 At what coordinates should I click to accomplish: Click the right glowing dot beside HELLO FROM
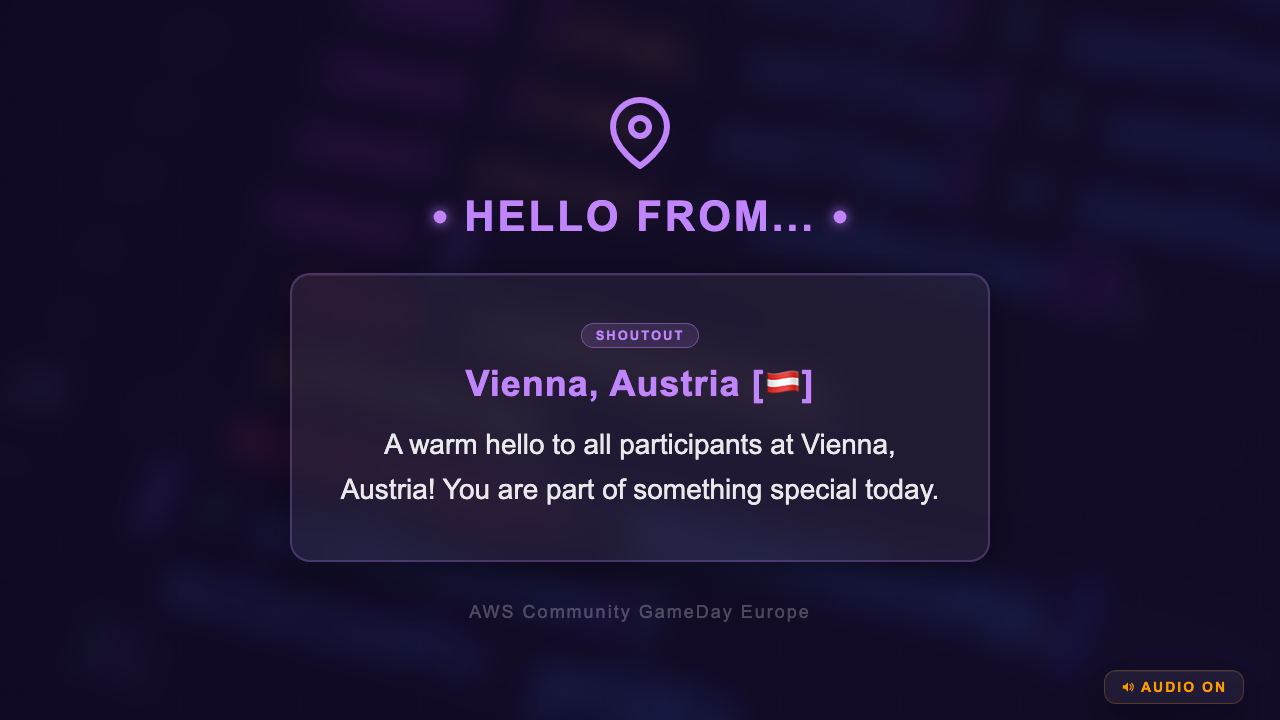841,216
